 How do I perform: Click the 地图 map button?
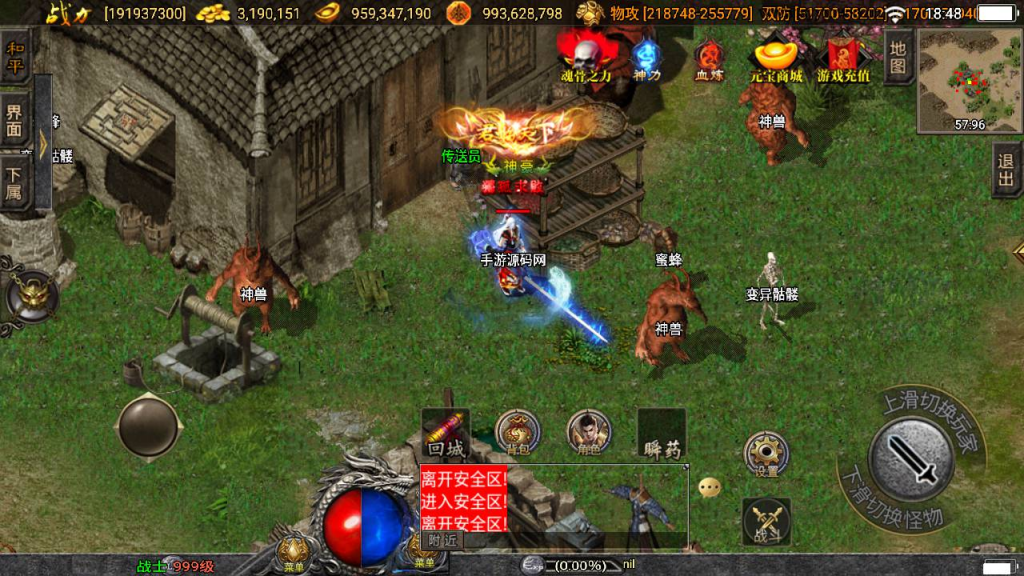coord(898,58)
